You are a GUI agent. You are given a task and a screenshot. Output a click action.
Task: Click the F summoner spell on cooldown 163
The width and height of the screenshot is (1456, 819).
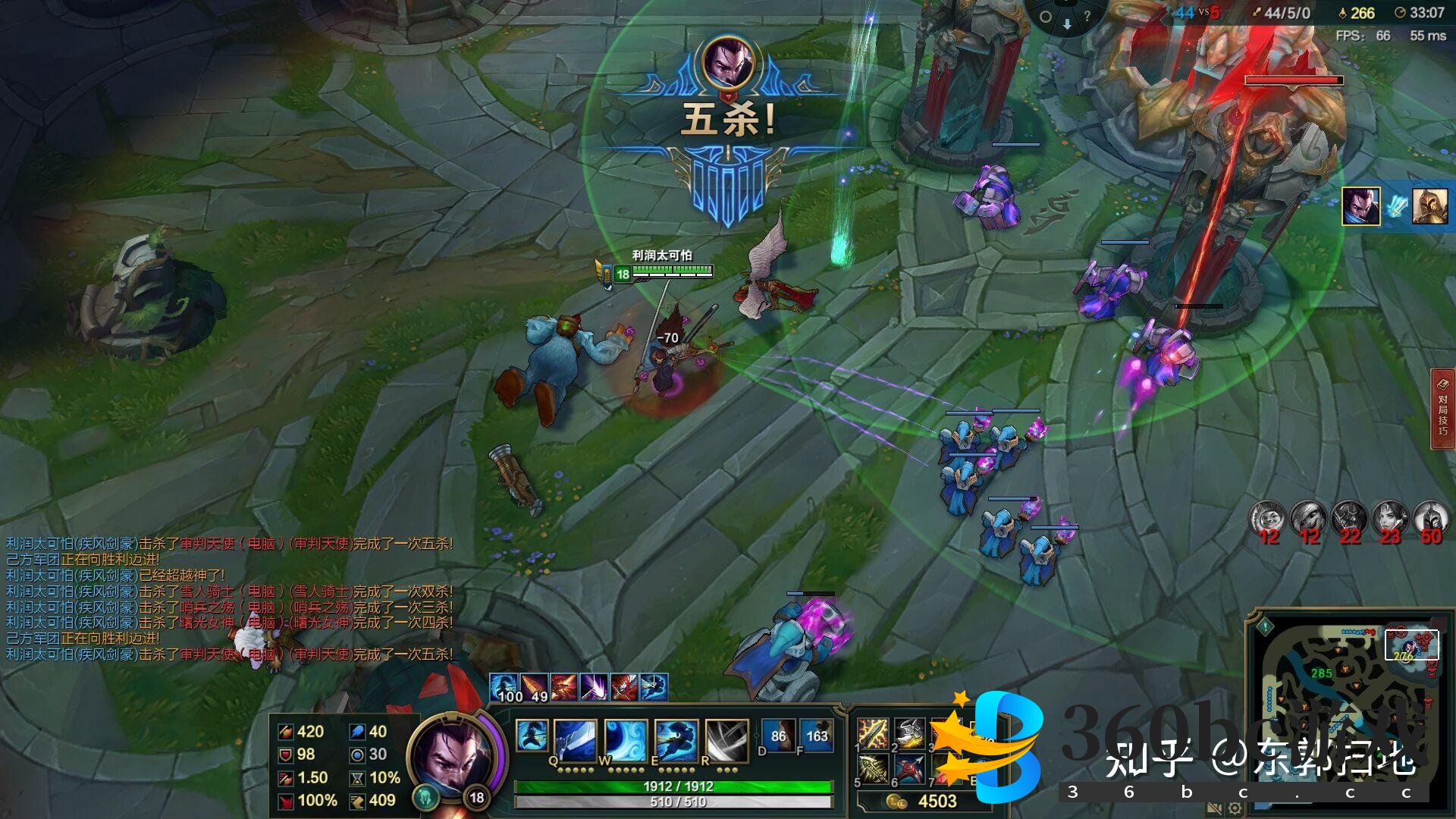816,736
